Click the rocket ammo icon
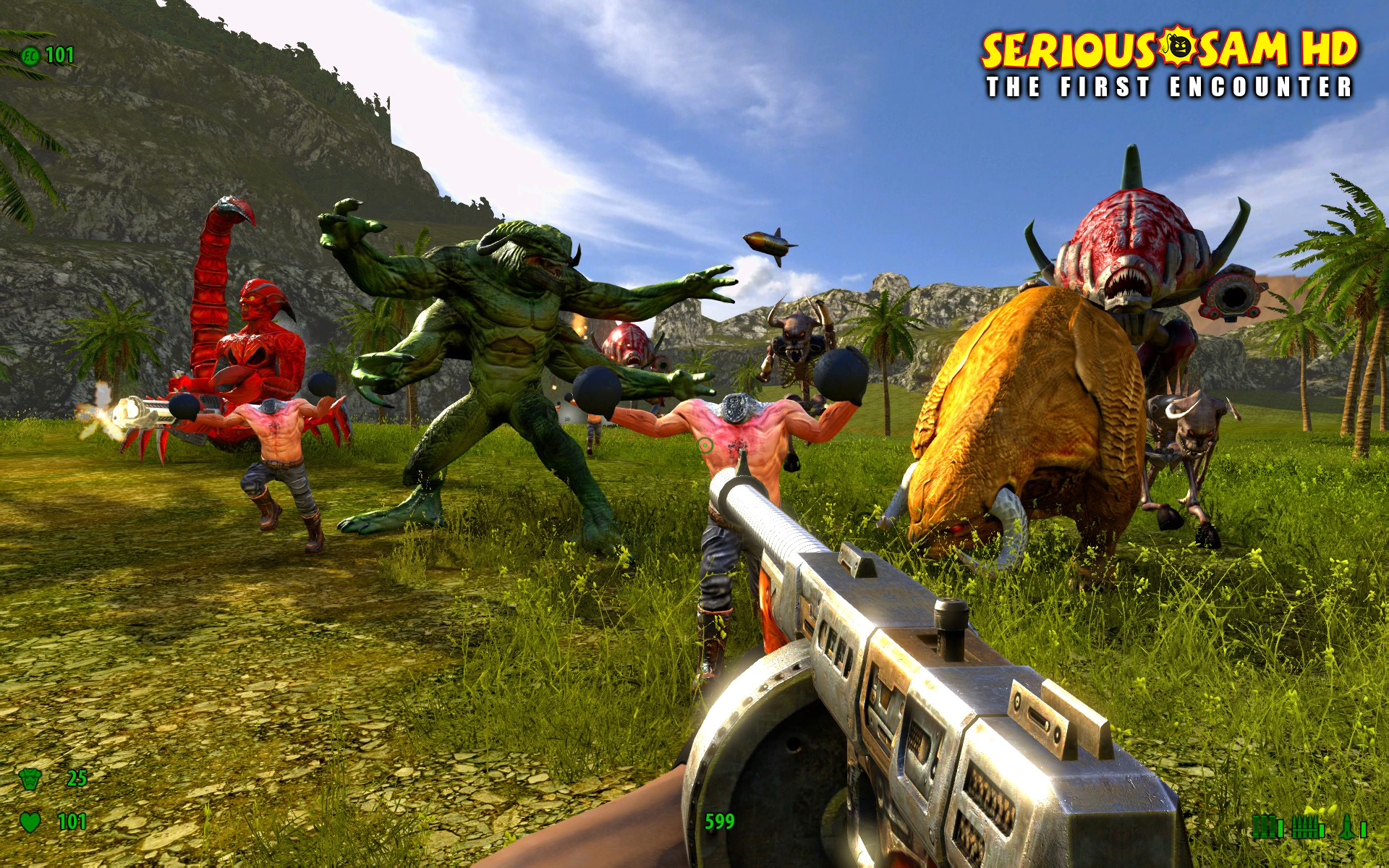 click(1347, 826)
